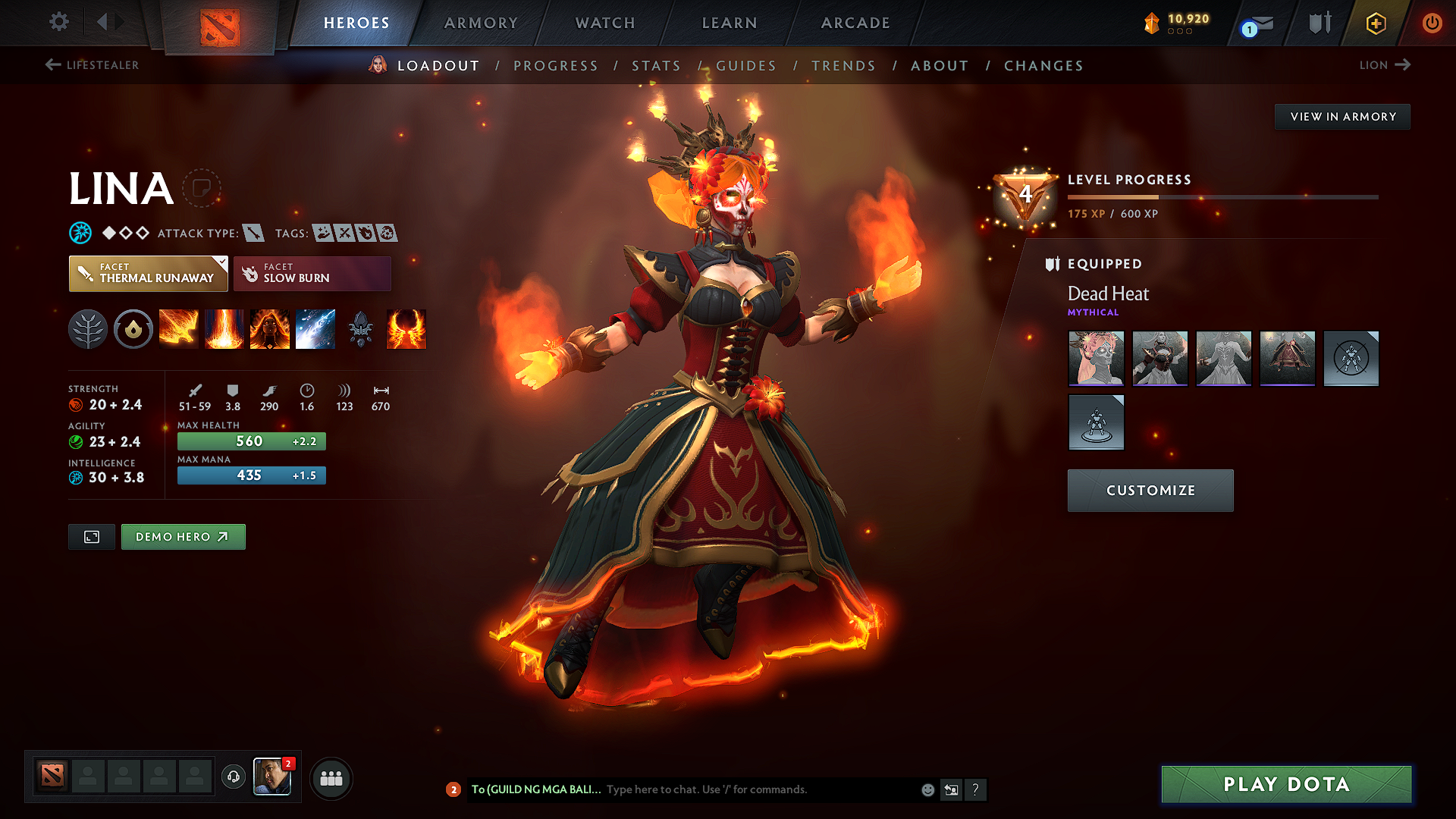Switch to the ARMORY tab
Viewport: 1456px width, 819px height.
[481, 23]
